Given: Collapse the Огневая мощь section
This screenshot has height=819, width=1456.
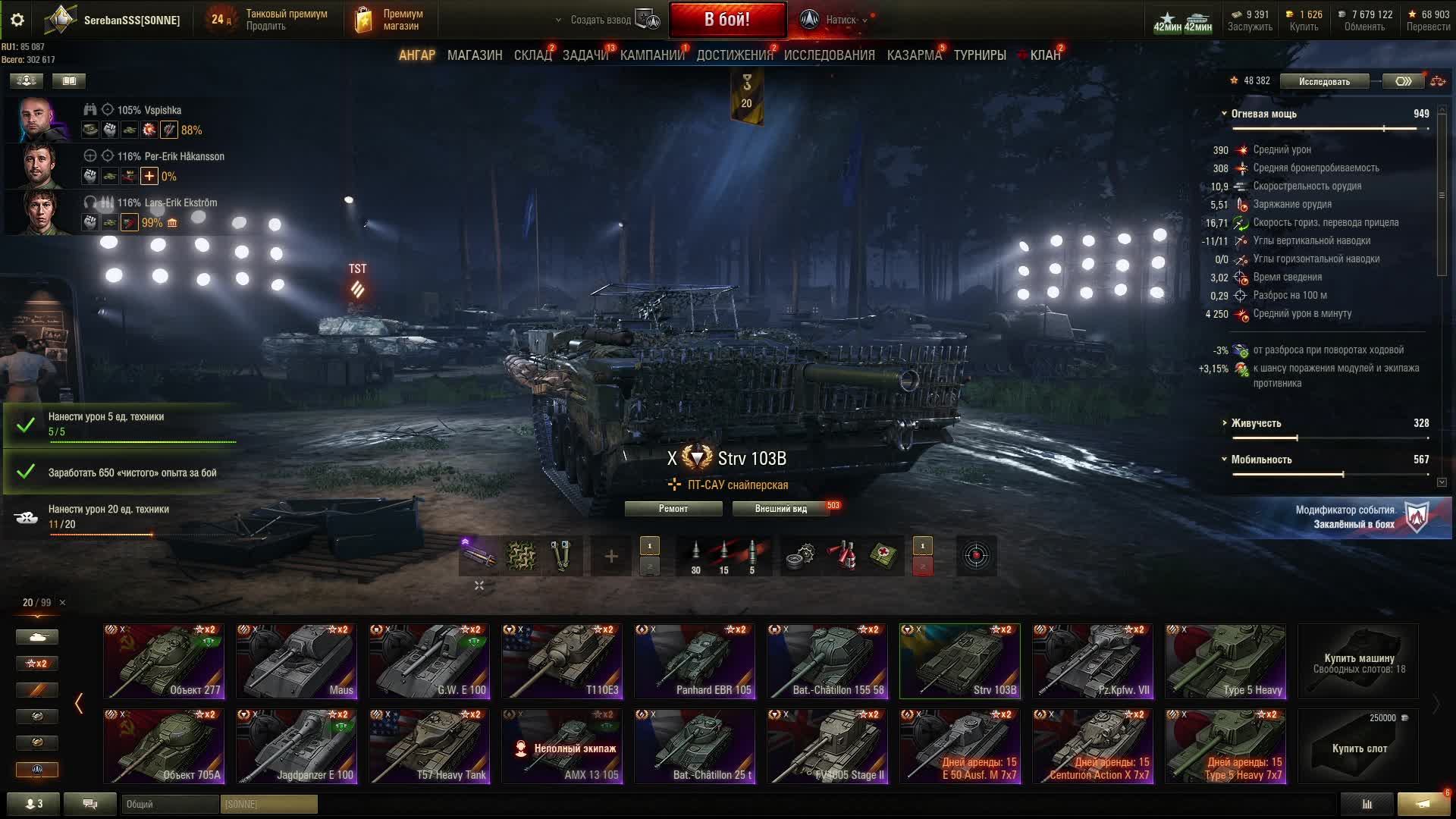Looking at the screenshot, I should coord(1224,114).
